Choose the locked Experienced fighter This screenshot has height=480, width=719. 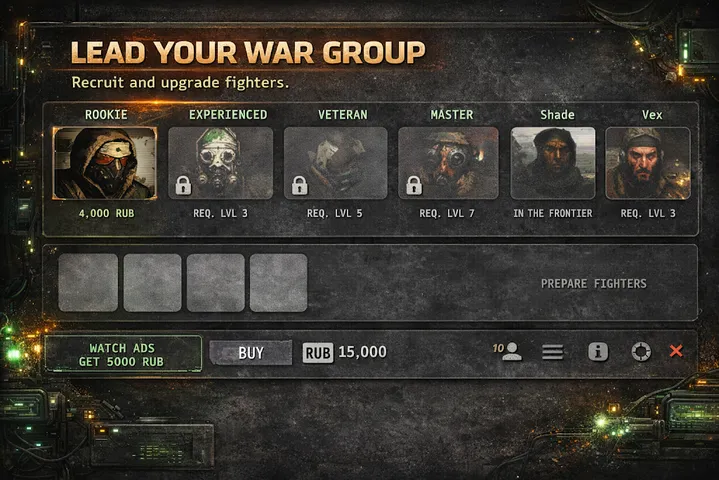click(220, 163)
